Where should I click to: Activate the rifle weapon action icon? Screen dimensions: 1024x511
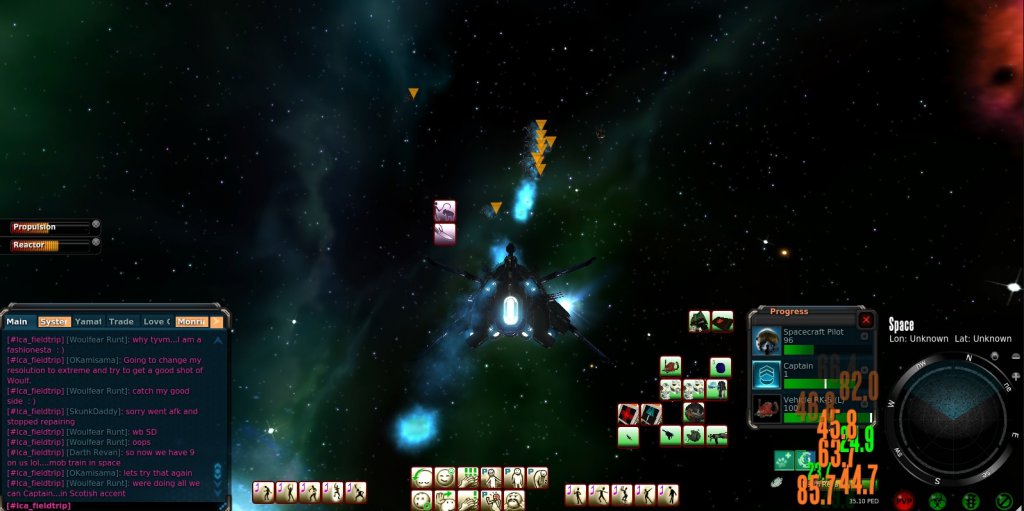coord(716,434)
